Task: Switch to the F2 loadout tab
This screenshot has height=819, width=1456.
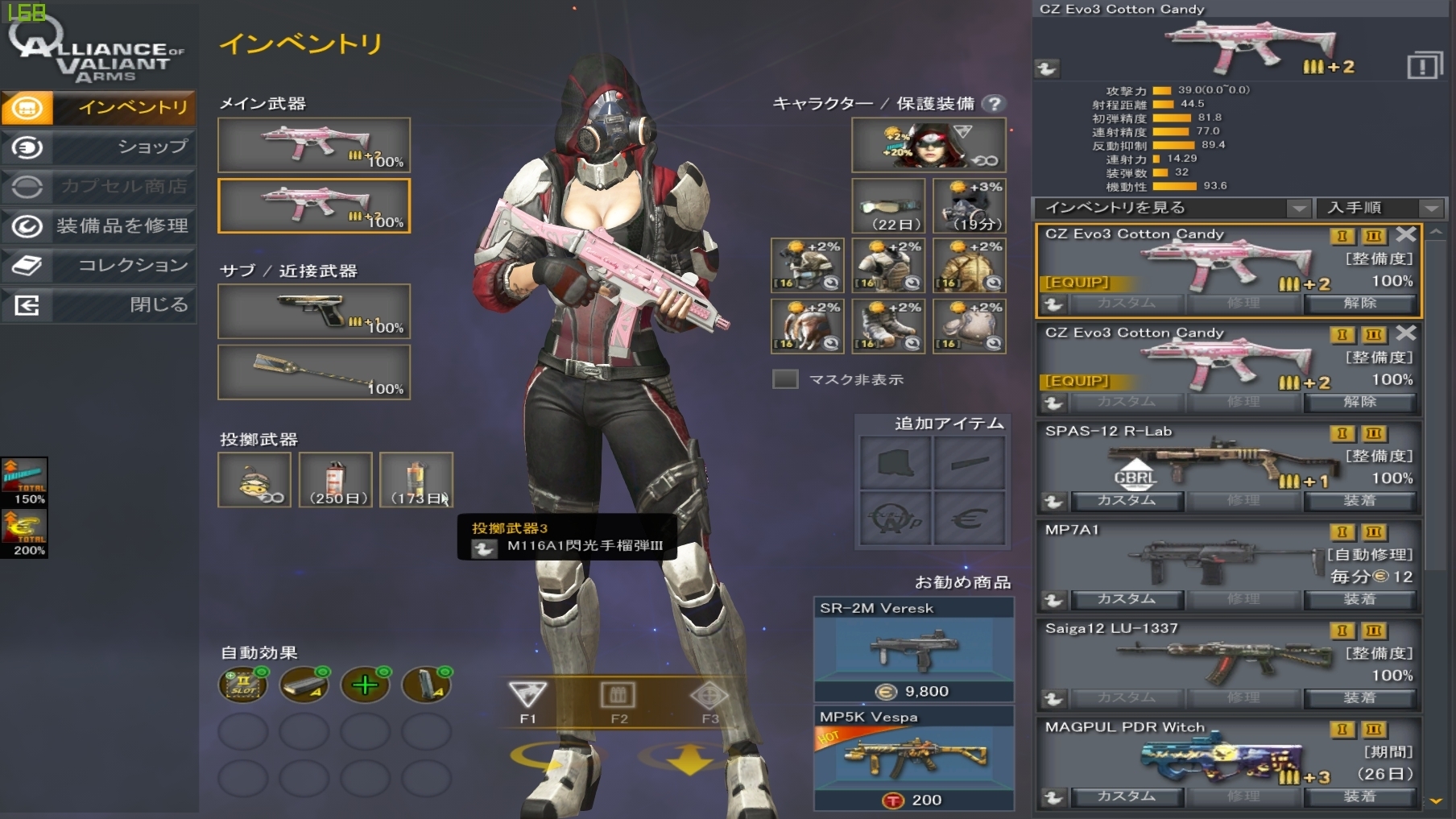Action: coord(618,700)
